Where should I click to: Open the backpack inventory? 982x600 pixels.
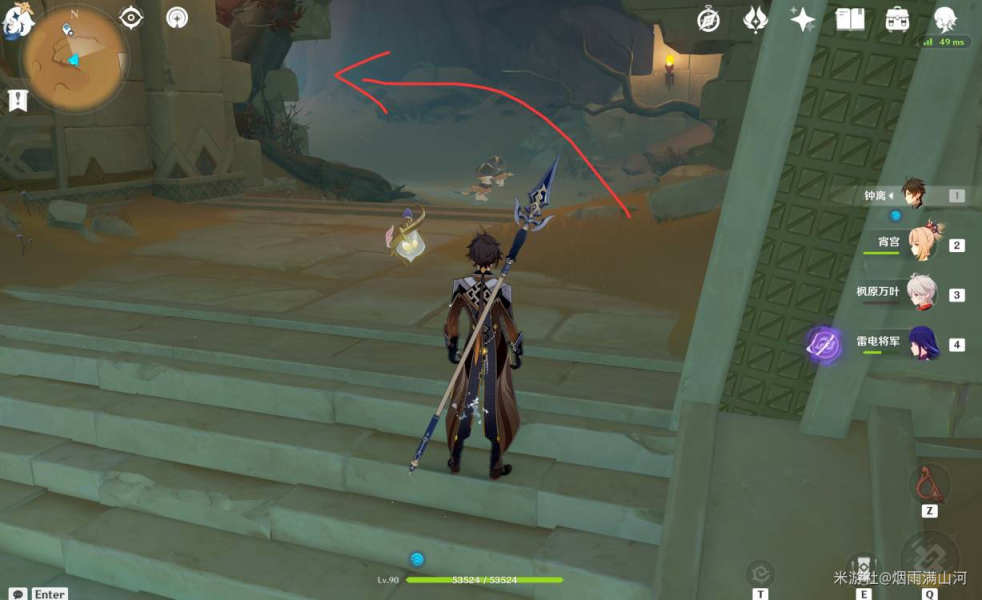click(897, 20)
